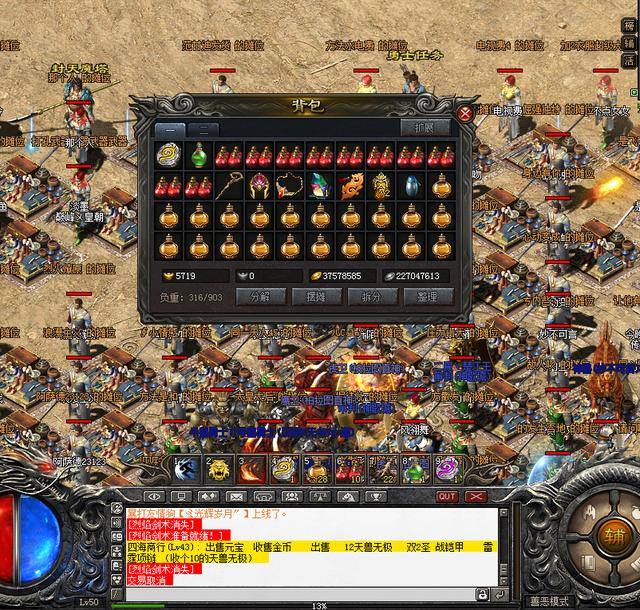Select the wooden staff item

click(229, 186)
